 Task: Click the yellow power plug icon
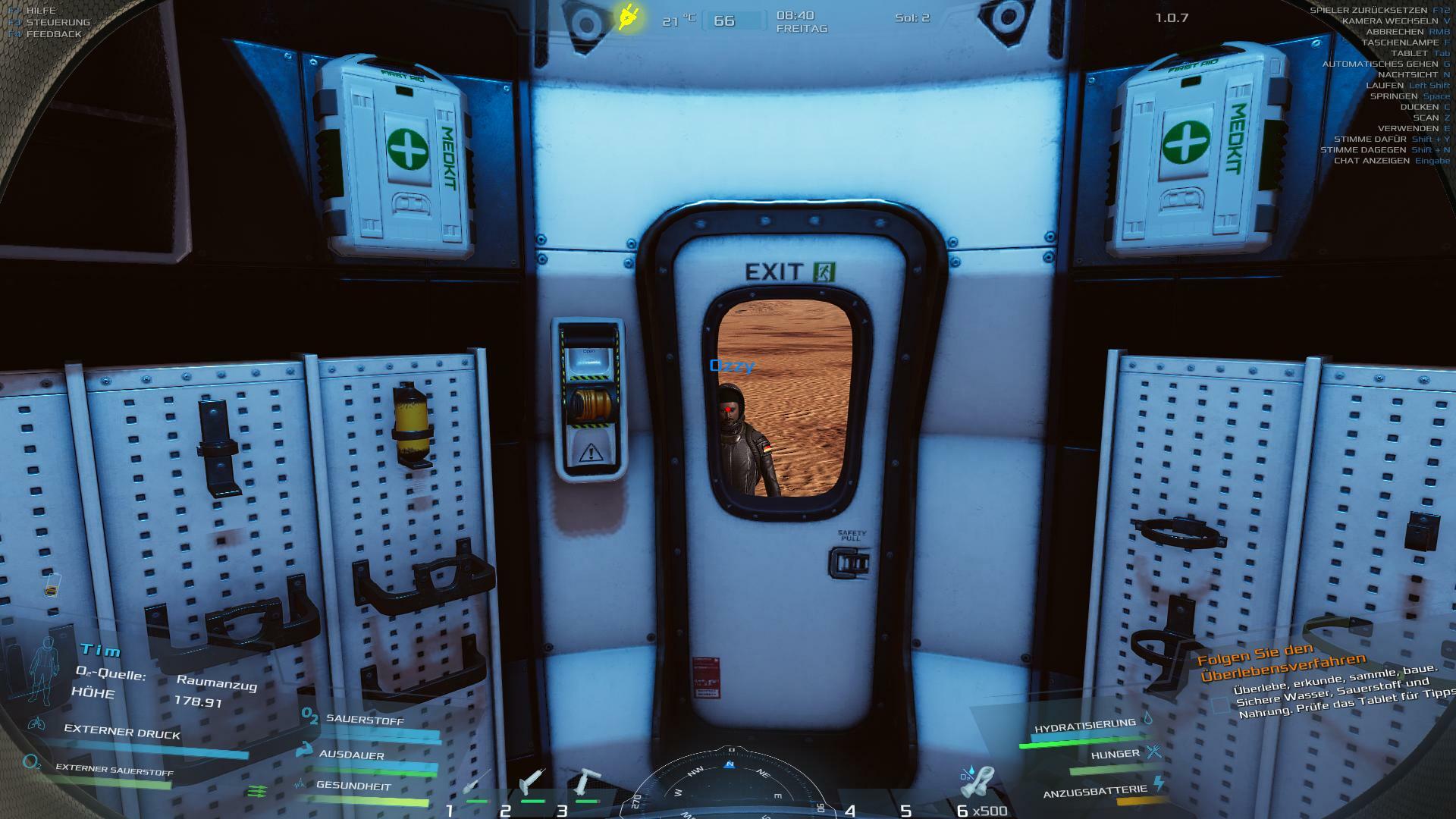coord(629,17)
